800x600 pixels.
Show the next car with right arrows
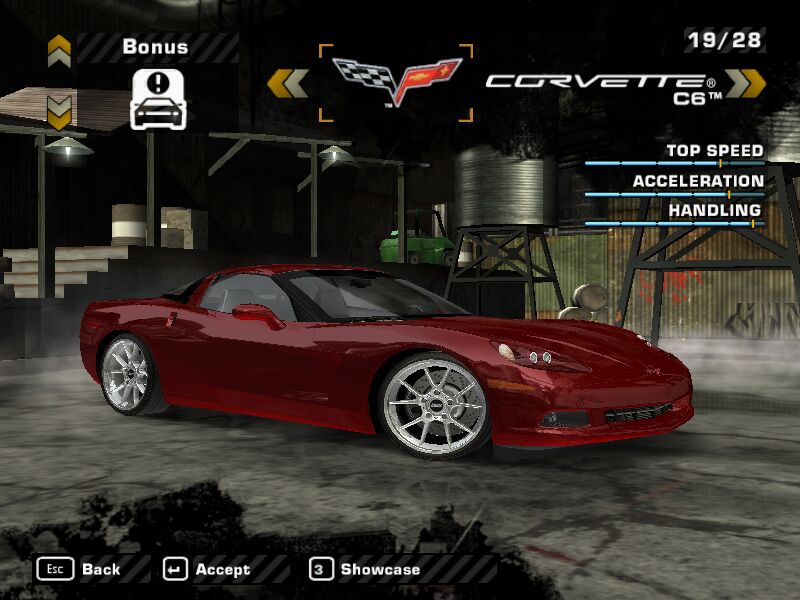[745, 83]
